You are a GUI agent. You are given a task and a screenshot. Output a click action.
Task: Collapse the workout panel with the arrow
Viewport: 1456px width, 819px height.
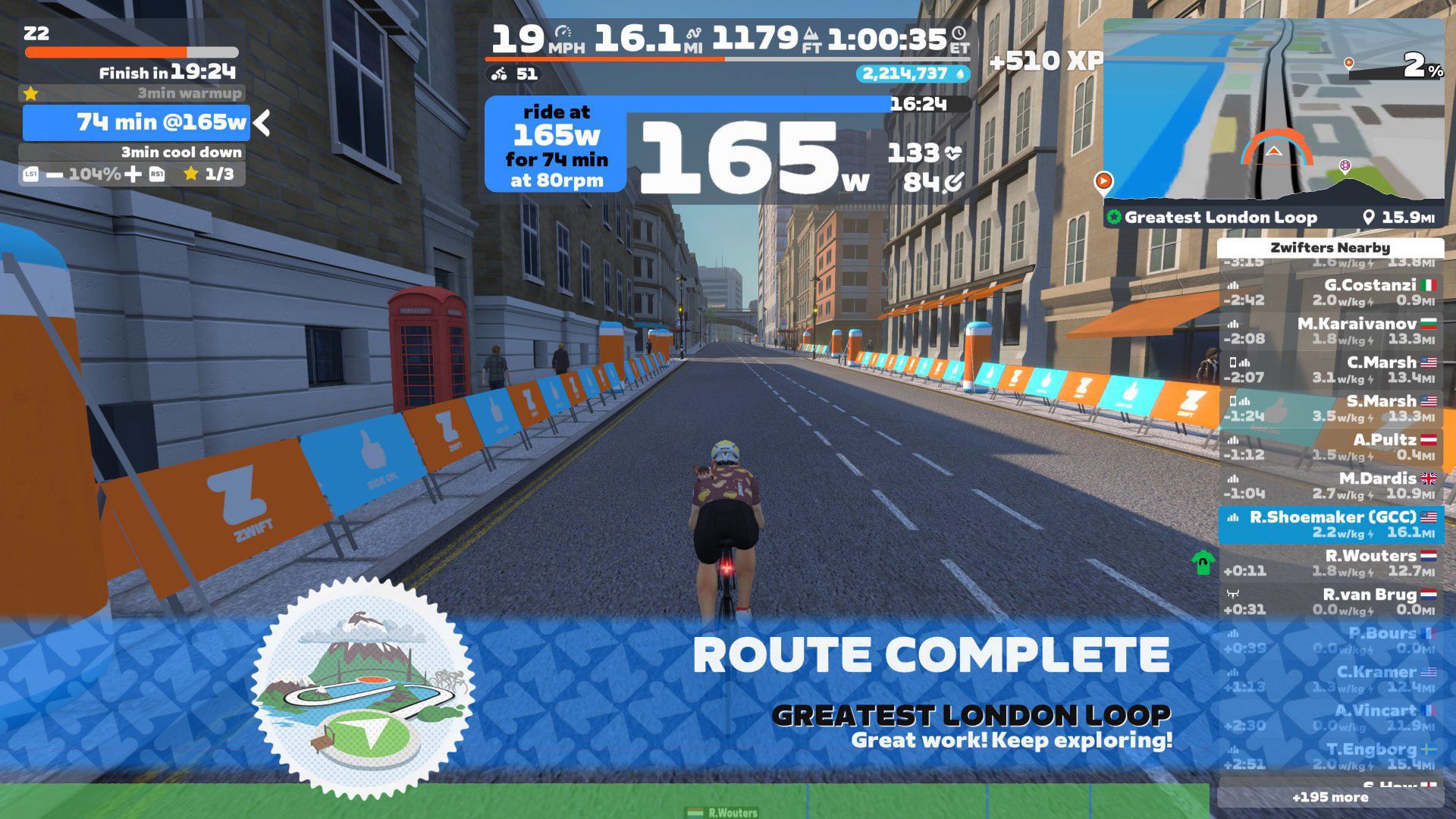(x=262, y=122)
